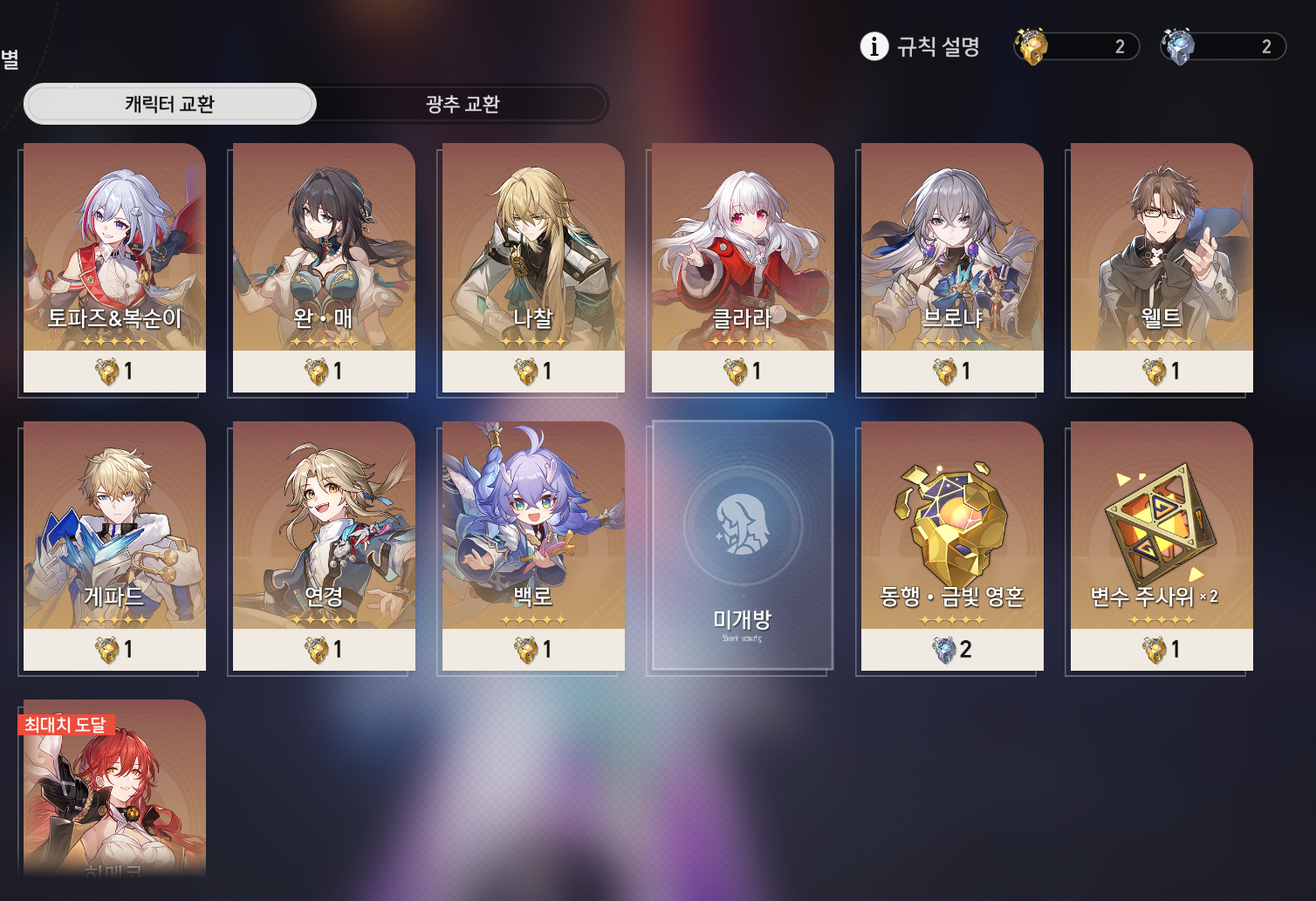Switch to the 캐릭터 교환 tab
The width and height of the screenshot is (1316, 901).
169,104
